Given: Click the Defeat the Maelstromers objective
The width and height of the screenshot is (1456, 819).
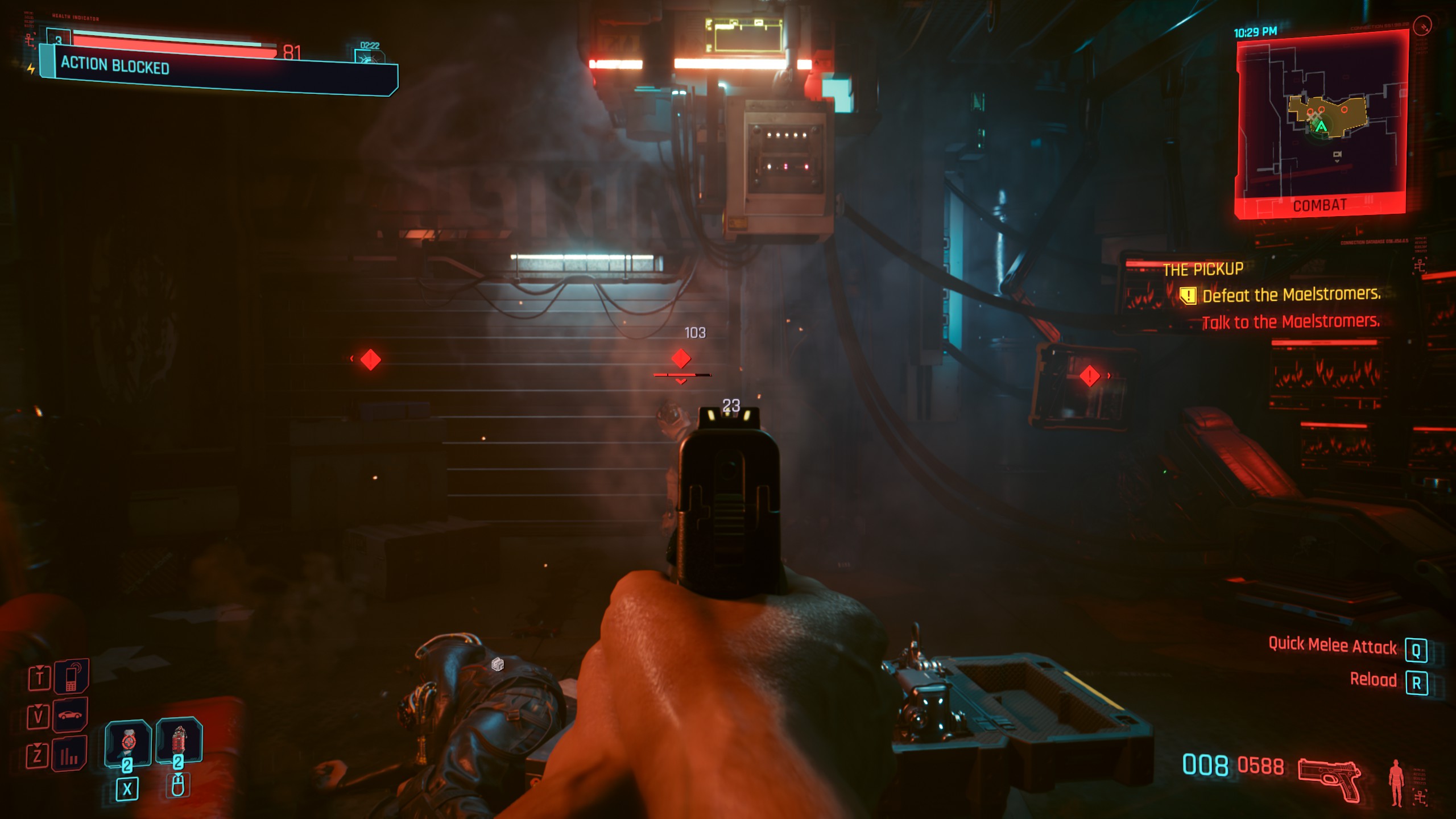Looking at the screenshot, I should click(1291, 295).
